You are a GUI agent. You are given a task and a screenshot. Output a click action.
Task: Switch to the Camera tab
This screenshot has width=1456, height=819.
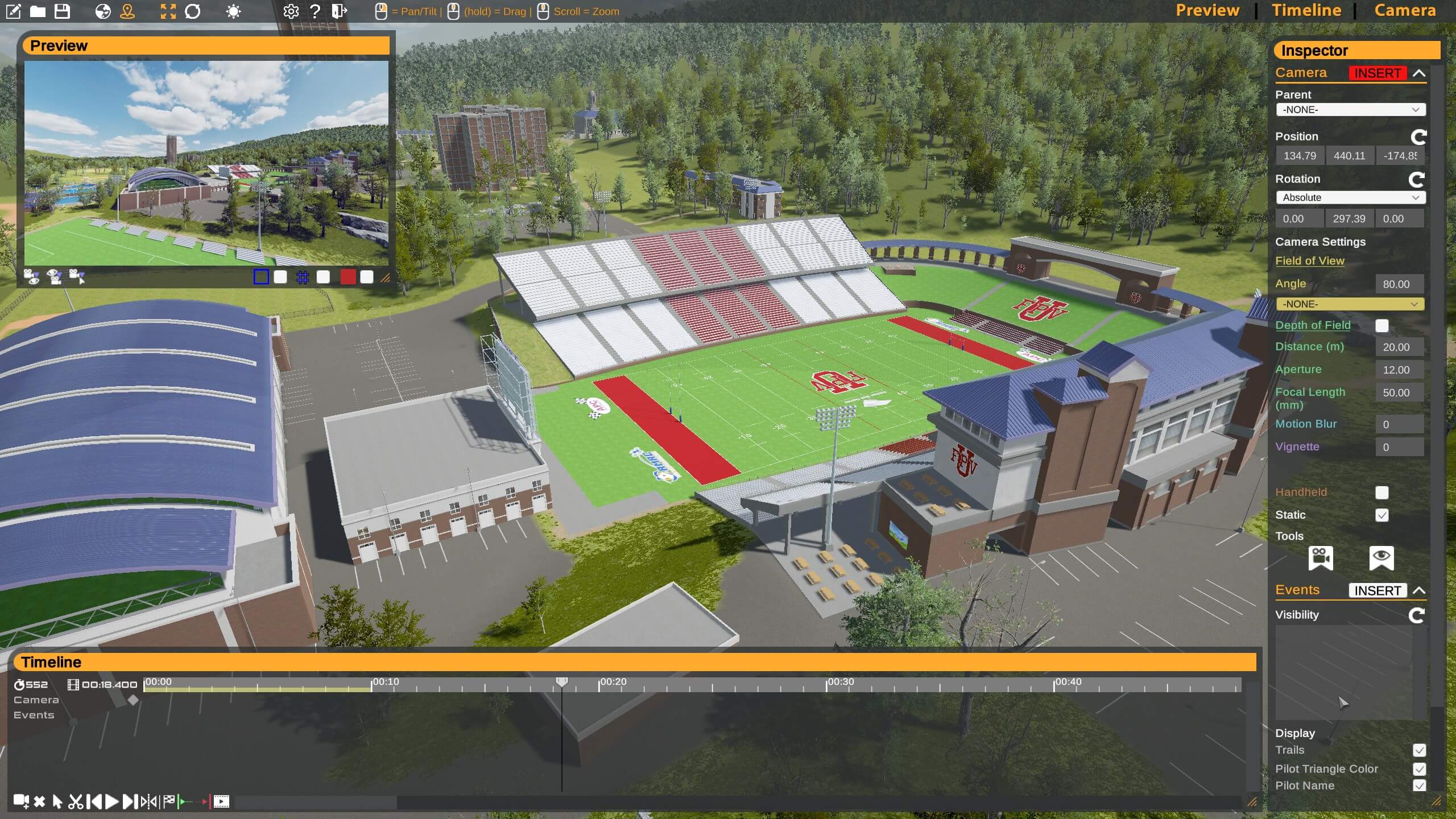pyautogui.click(x=1405, y=11)
